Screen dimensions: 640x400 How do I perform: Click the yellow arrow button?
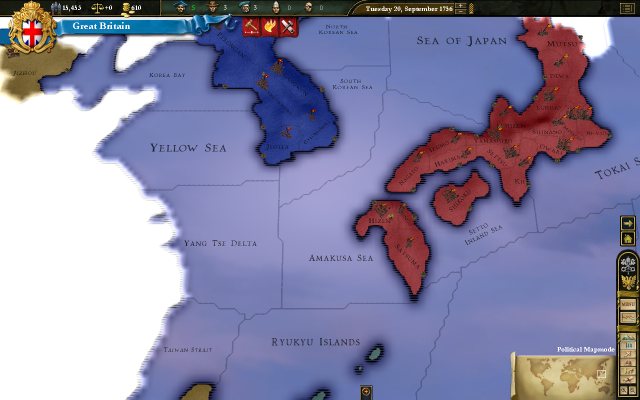tap(628, 222)
